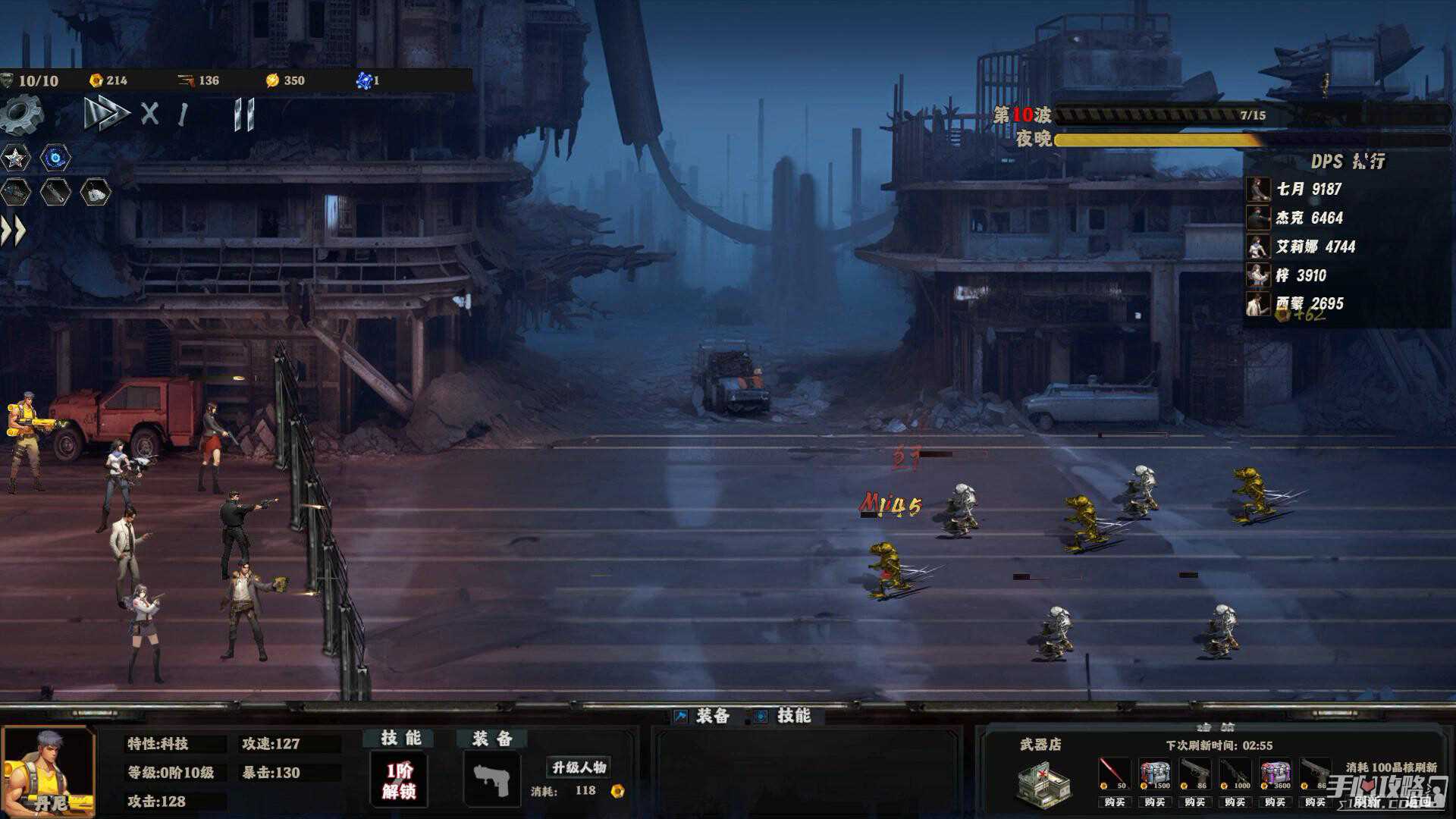Switch to the 技能 inventory tab
1456x819 pixels.
[783, 716]
